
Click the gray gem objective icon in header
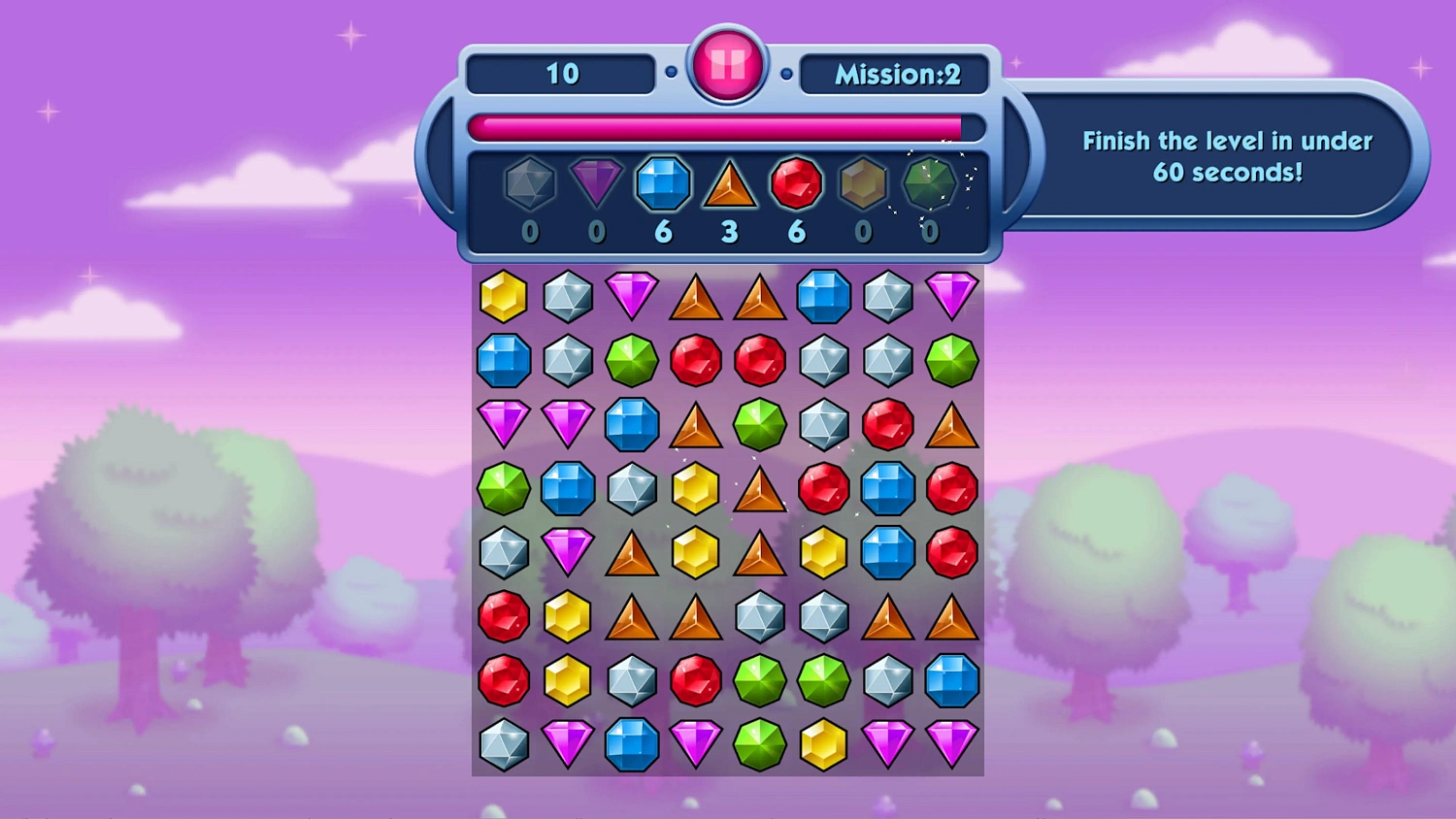530,182
